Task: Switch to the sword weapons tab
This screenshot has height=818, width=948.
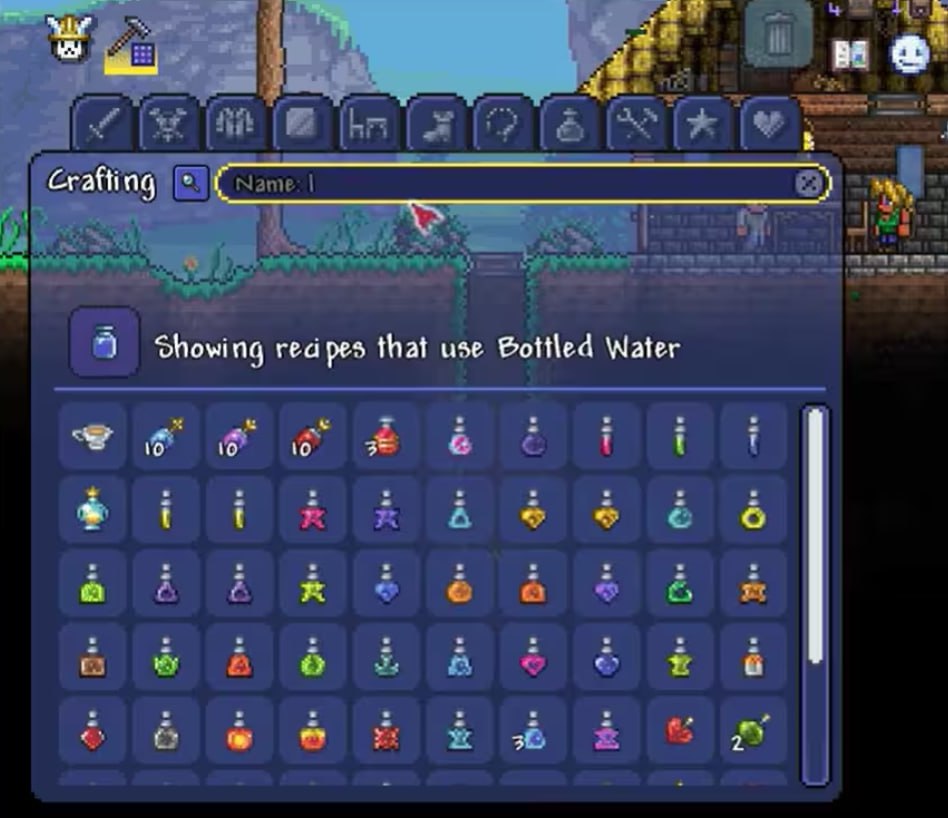Action: pyautogui.click(x=103, y=125)
